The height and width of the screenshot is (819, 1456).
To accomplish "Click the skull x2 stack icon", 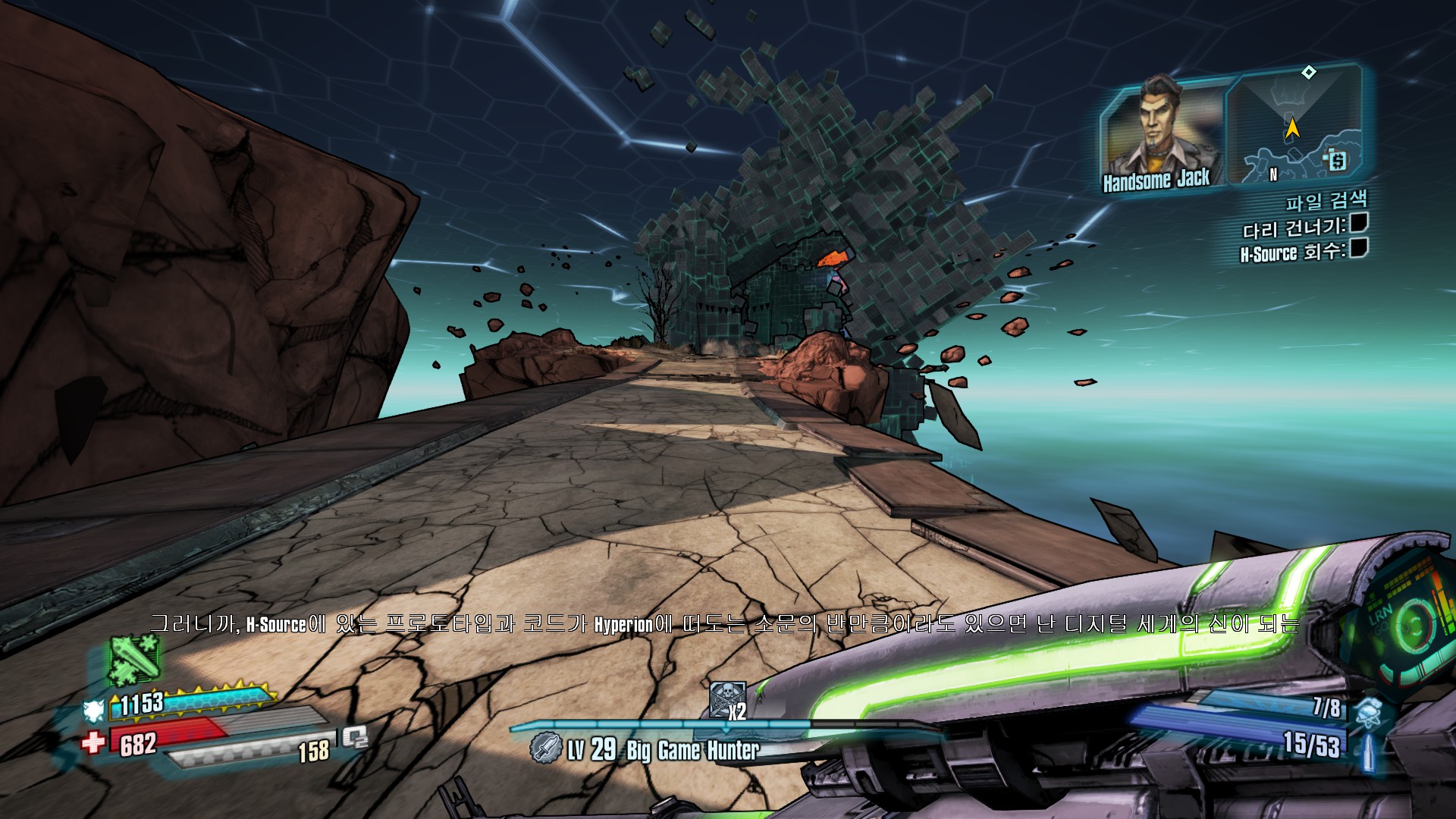I will [727, 699].
